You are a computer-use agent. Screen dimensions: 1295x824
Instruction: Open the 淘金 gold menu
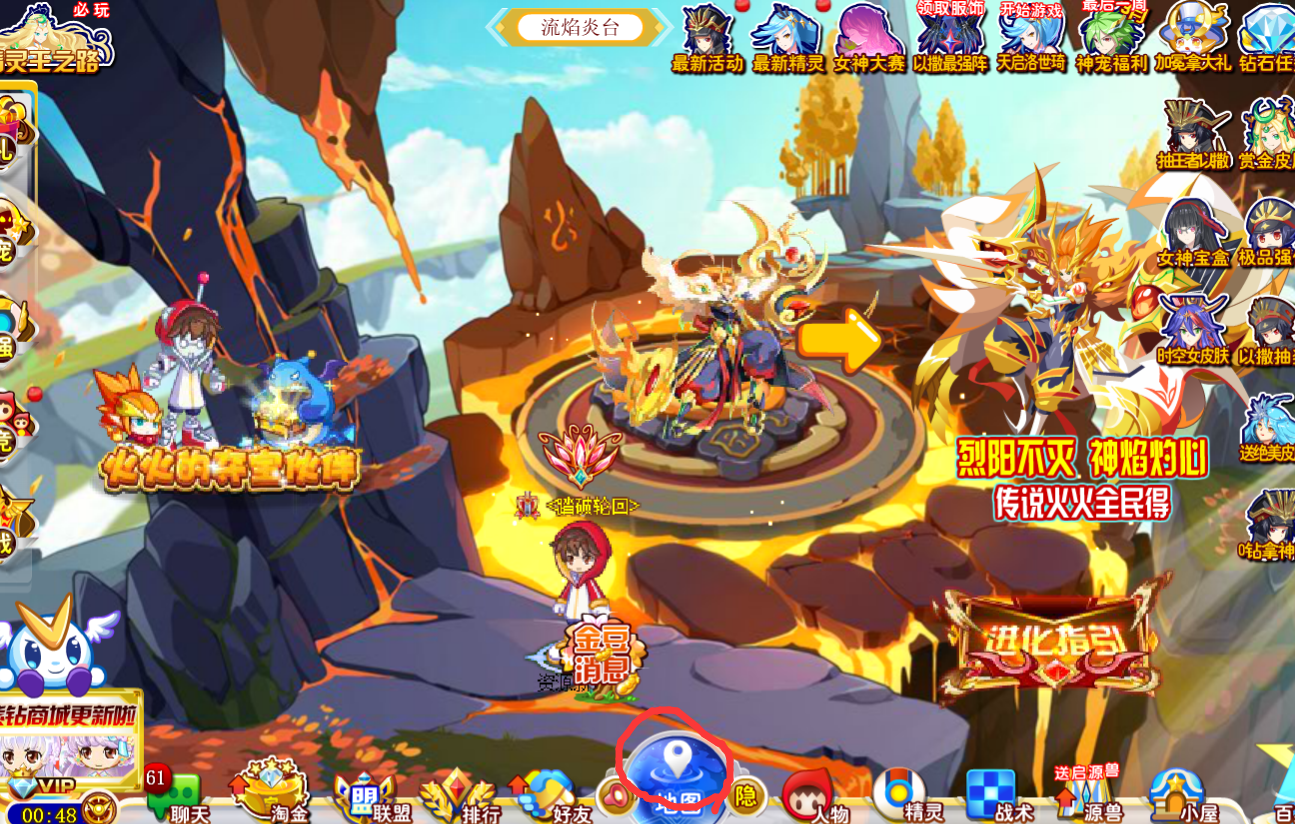270,795
